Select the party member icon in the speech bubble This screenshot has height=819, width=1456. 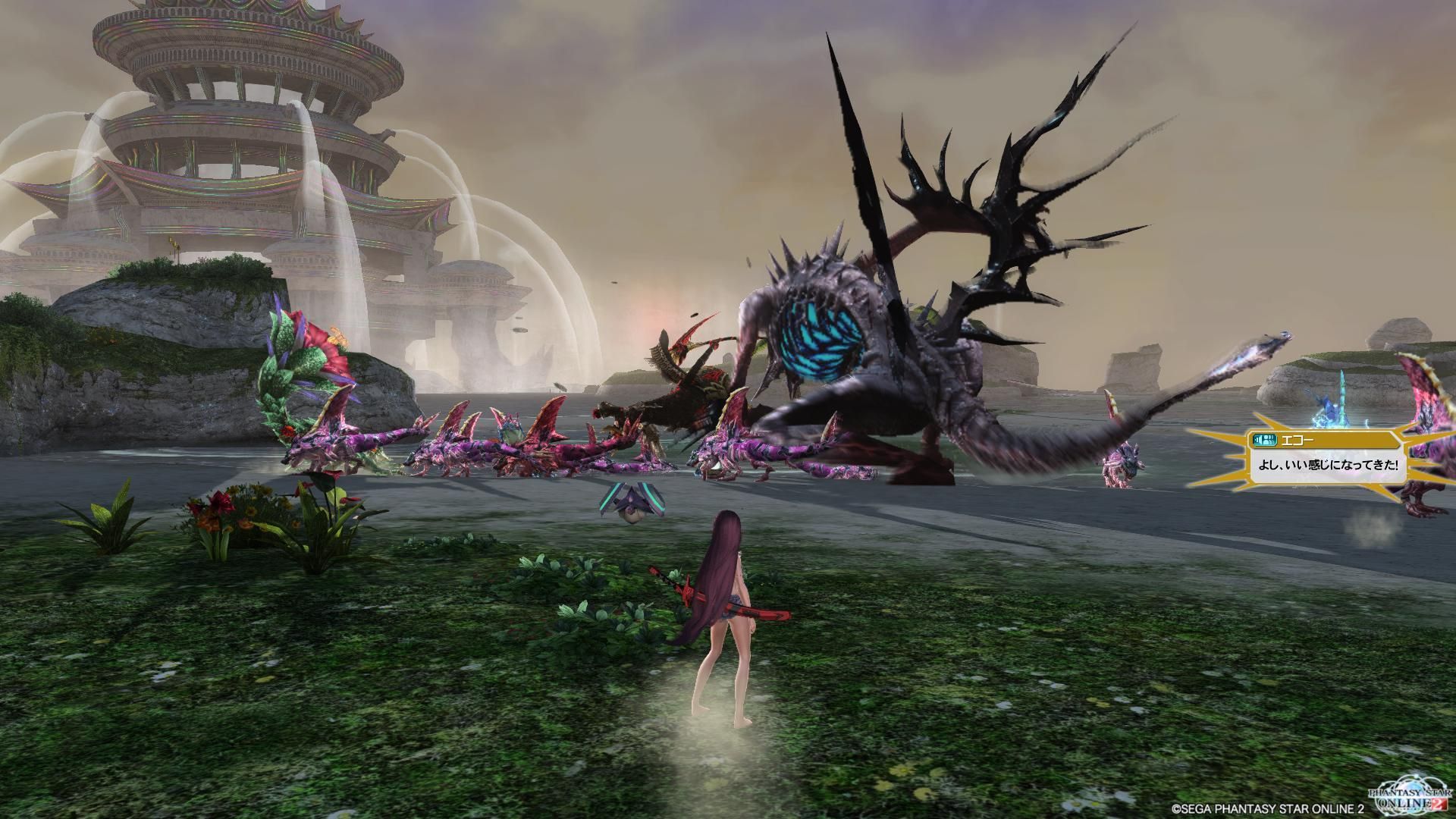pos(1268,439)
